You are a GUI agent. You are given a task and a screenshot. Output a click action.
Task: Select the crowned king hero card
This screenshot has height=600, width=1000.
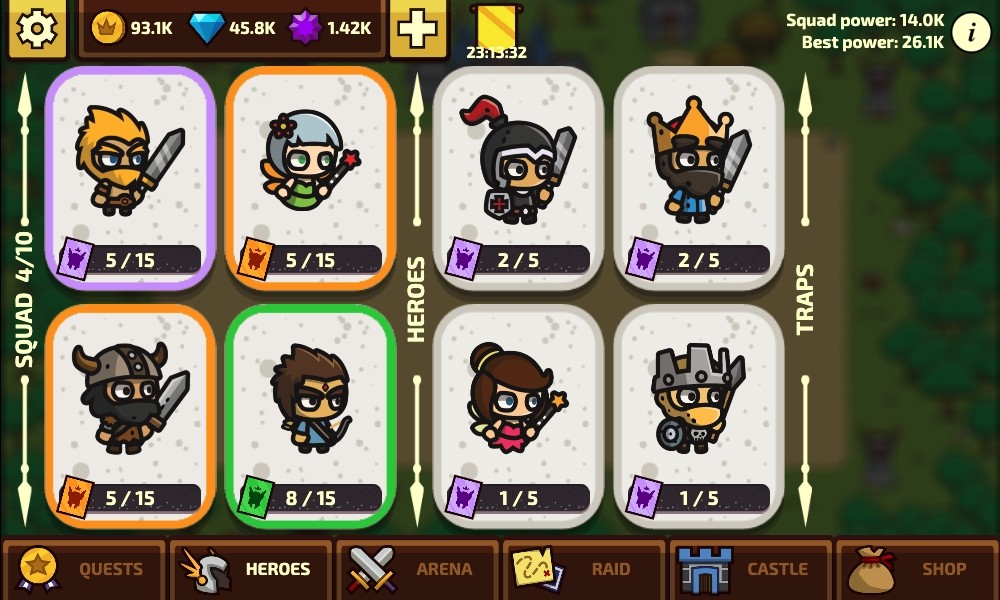698,178
